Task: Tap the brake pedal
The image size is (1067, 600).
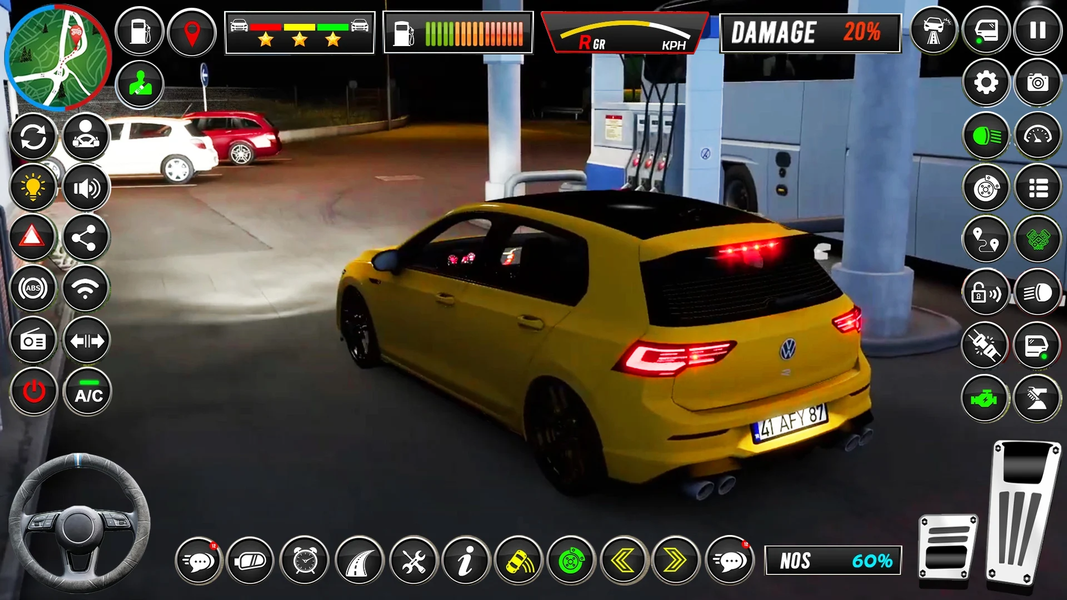Action: 947,547
